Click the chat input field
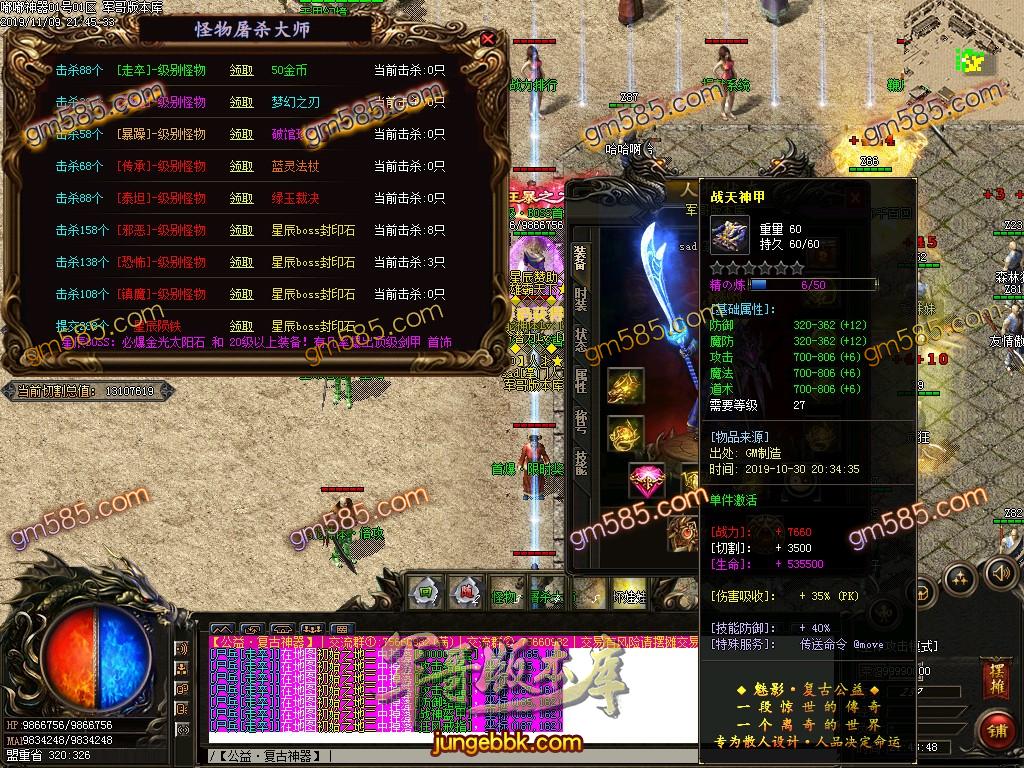Viewport: 1024px width, 768px height. [x=400, y=753]
